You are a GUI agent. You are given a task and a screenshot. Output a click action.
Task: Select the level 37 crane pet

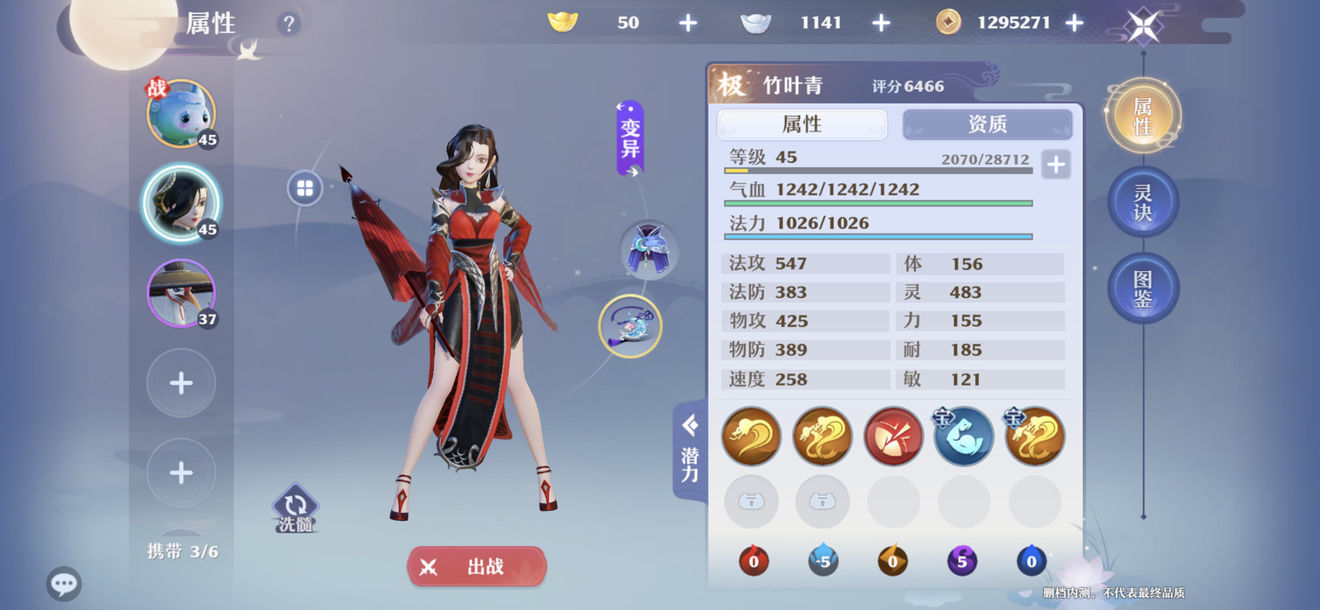(x=181, y=293)
